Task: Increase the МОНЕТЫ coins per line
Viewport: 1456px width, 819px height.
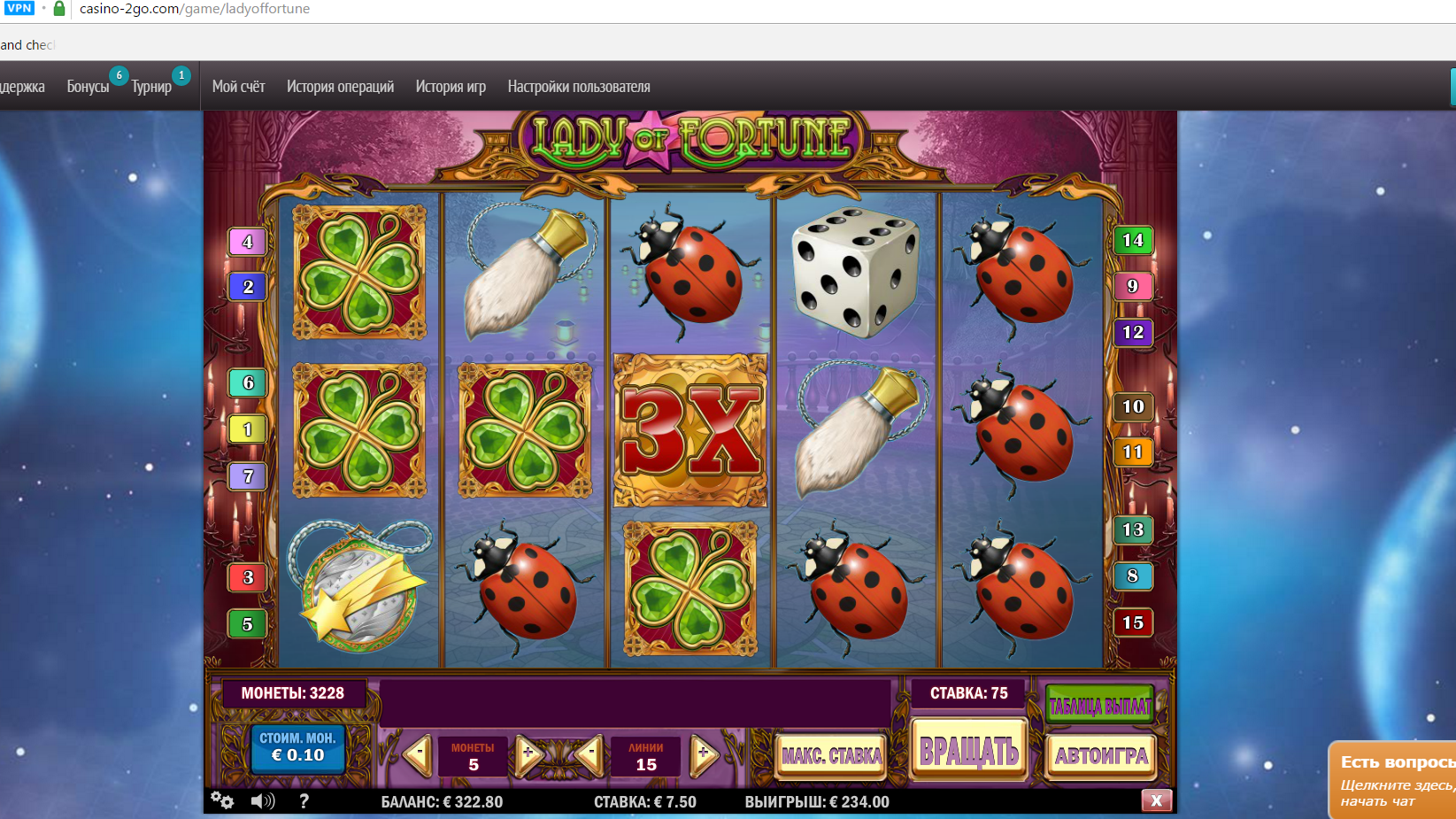Action: coord(528,755)
